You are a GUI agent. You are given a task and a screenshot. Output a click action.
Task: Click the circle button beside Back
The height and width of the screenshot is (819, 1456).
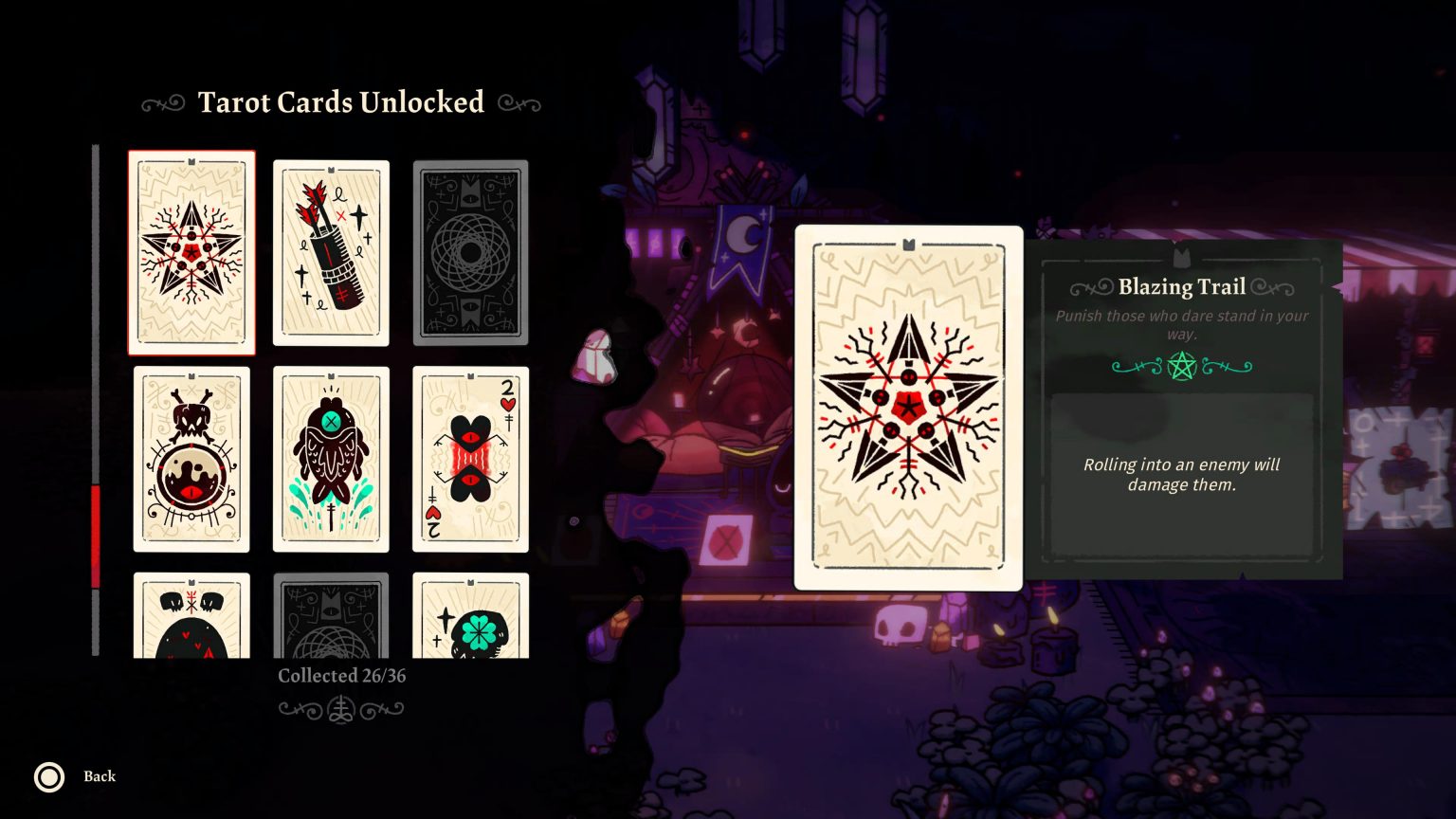point(48,777)
